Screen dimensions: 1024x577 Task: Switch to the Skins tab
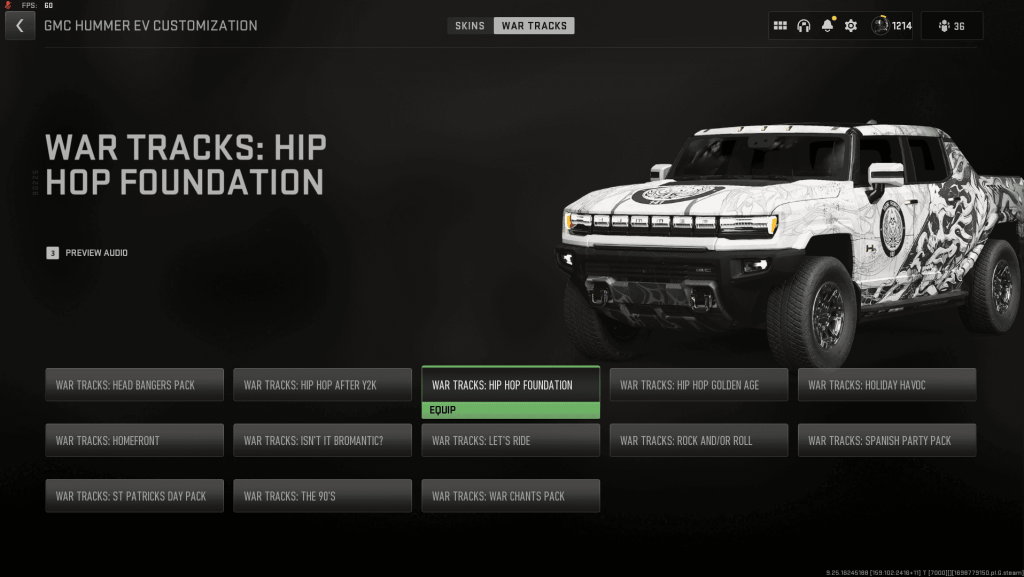pyautogui.click(x=470, y=26)
